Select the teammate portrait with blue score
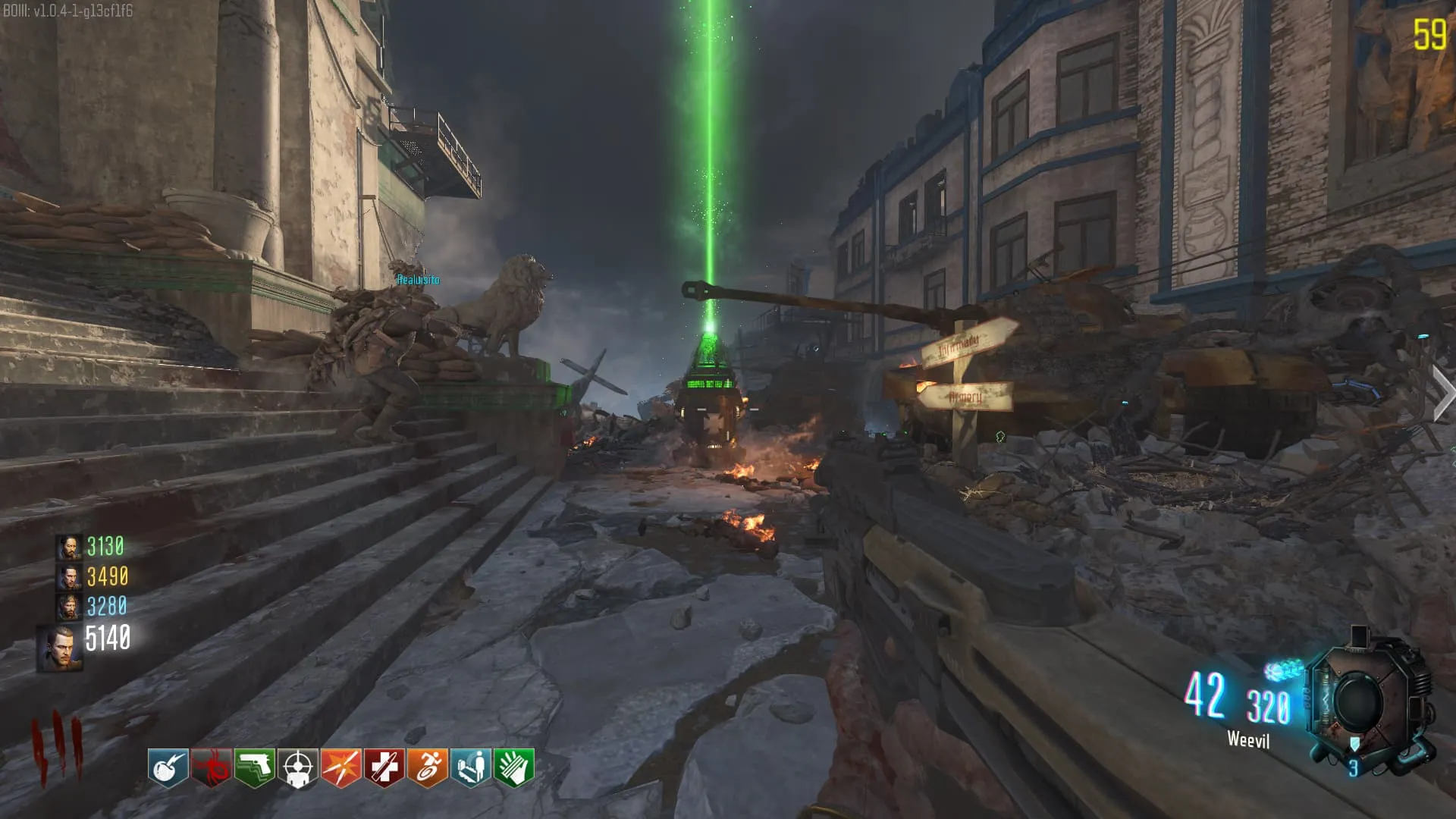The height and width of the screenshot is (819, 1456). (x=69, y=607)
